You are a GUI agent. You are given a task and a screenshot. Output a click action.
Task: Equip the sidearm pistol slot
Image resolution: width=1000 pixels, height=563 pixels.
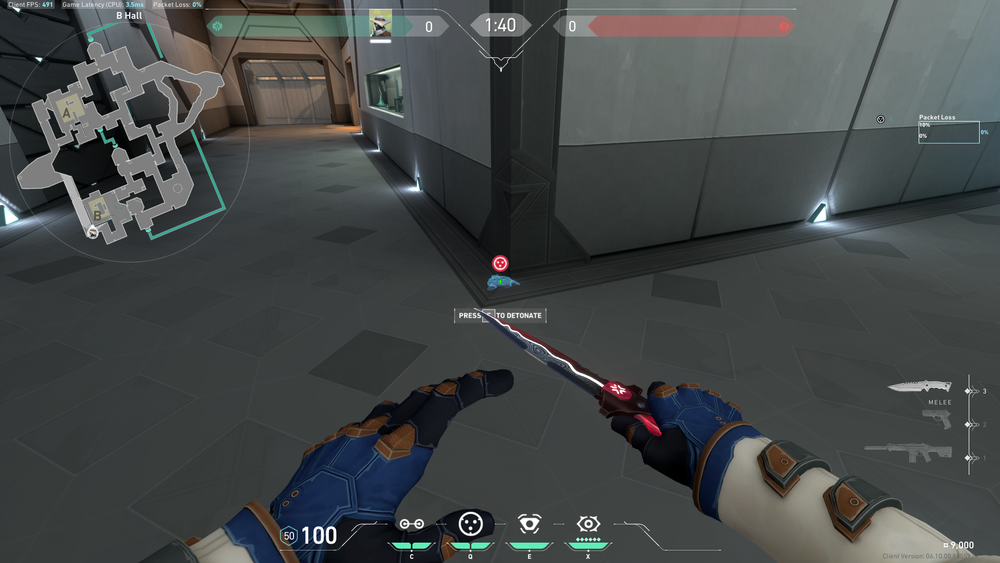(936, 421)
